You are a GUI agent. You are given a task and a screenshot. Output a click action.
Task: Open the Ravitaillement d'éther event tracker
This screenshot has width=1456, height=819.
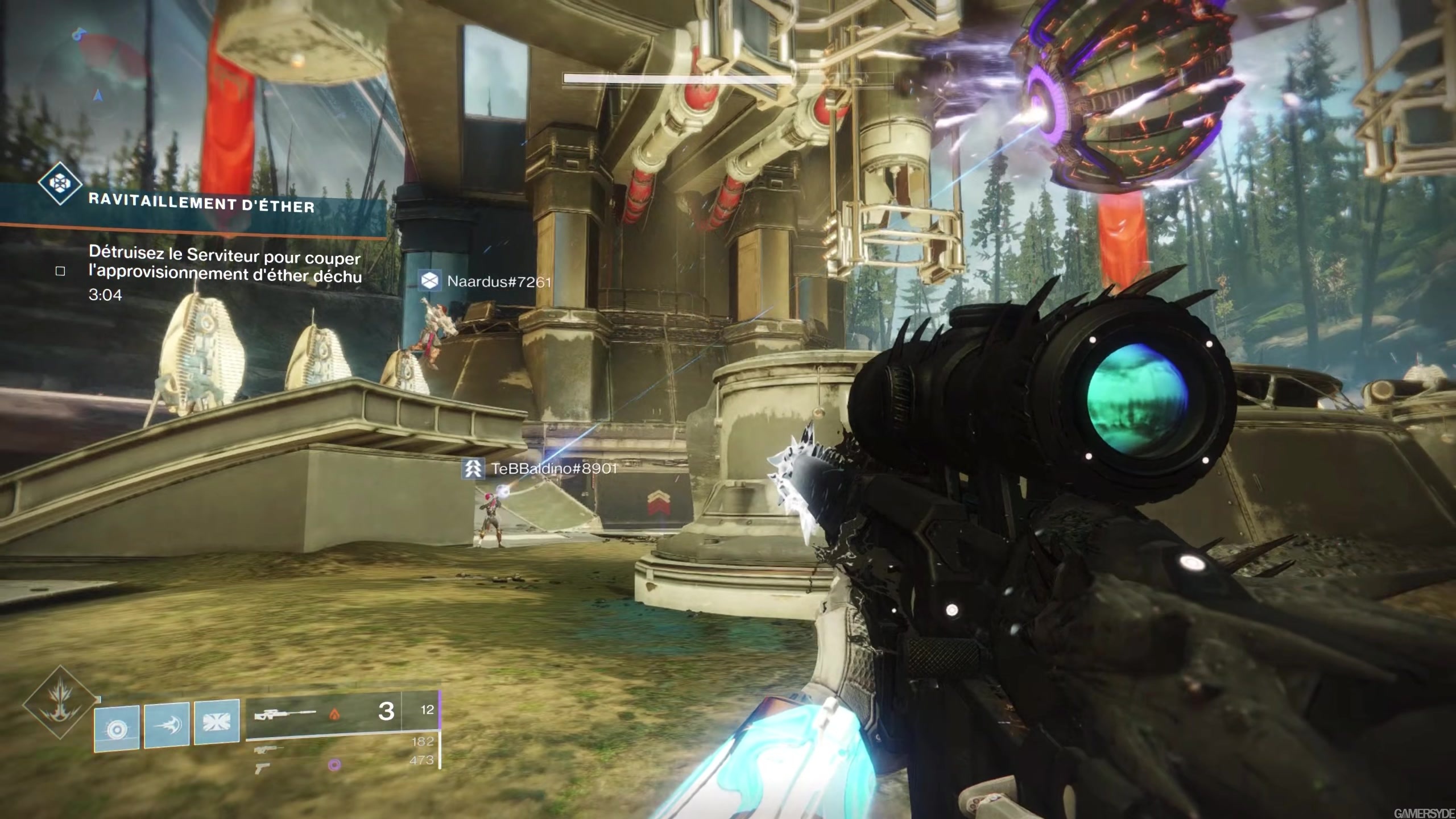pos(202,205)
